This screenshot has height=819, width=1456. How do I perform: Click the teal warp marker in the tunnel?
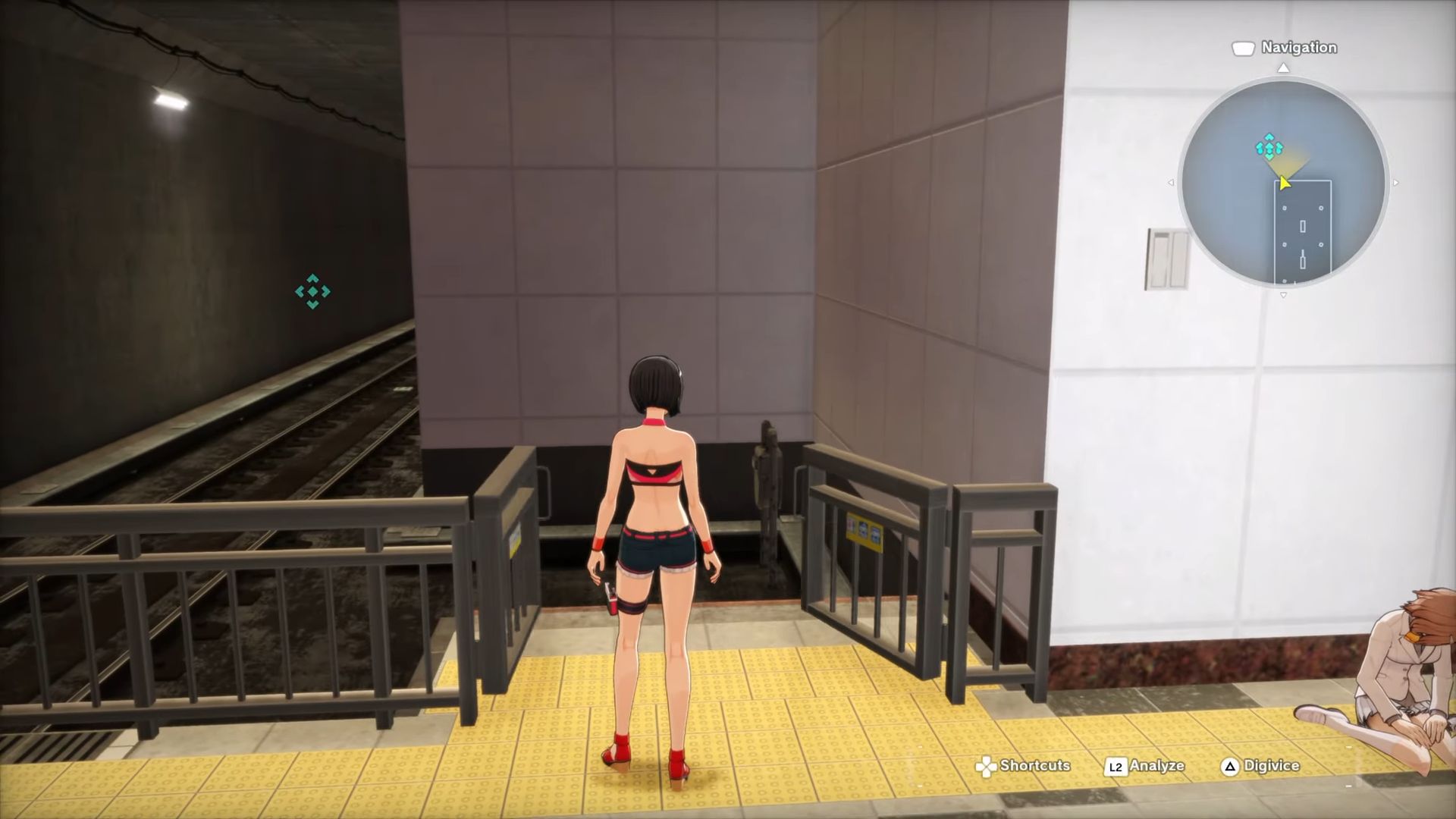pyautogui.click(x=312, y=292)
